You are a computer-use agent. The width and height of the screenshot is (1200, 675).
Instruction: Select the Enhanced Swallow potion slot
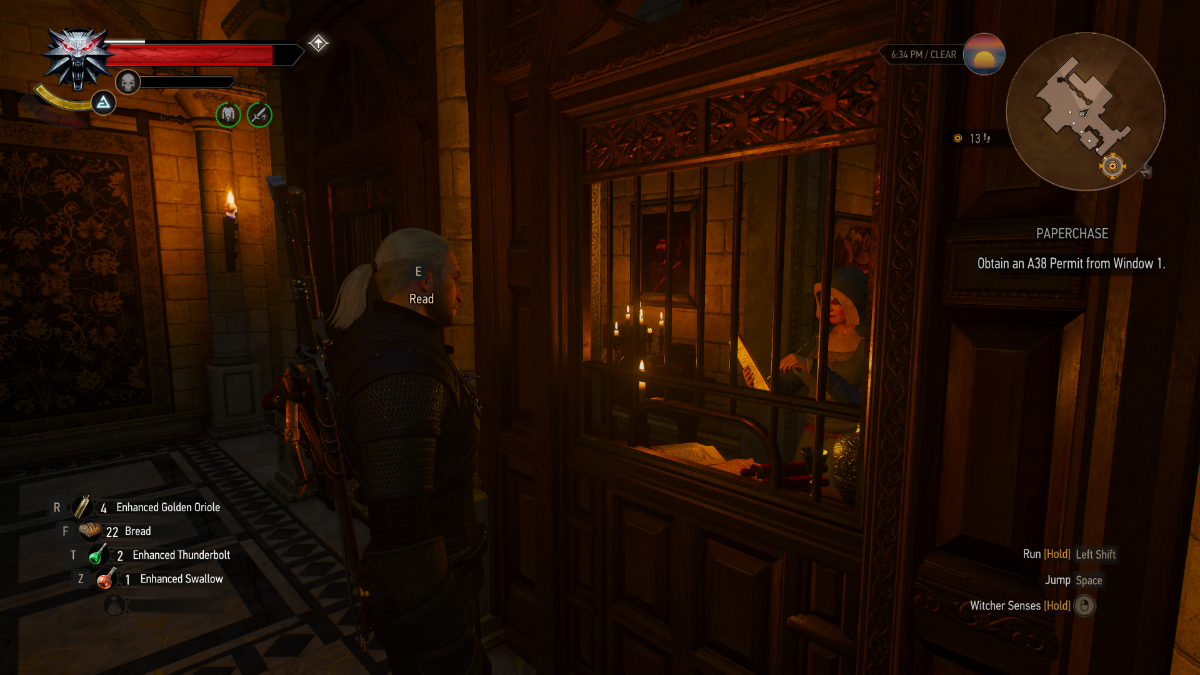click(x=104, y=579)
